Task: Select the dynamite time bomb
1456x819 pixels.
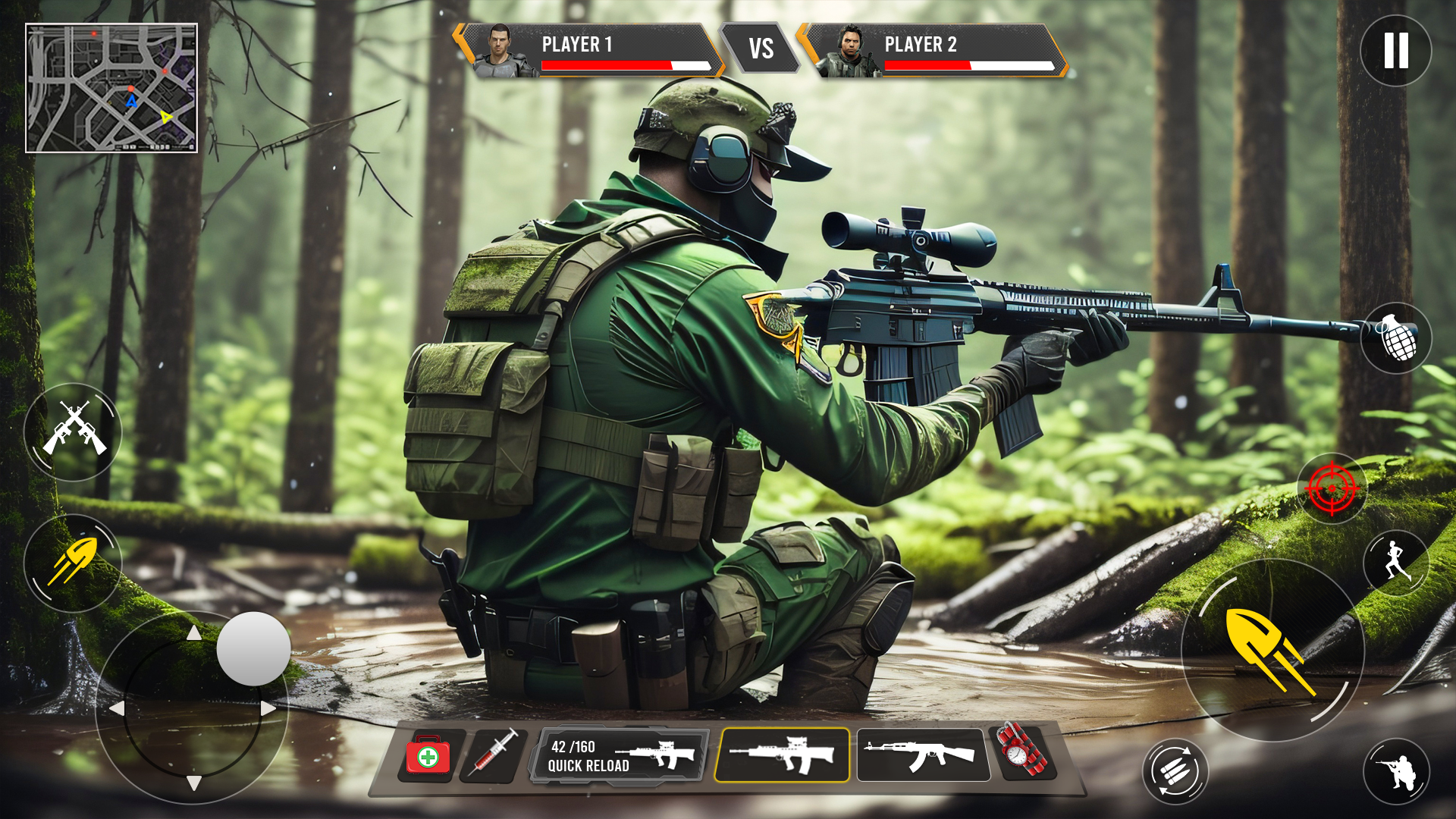Action: coord(1021,751)
